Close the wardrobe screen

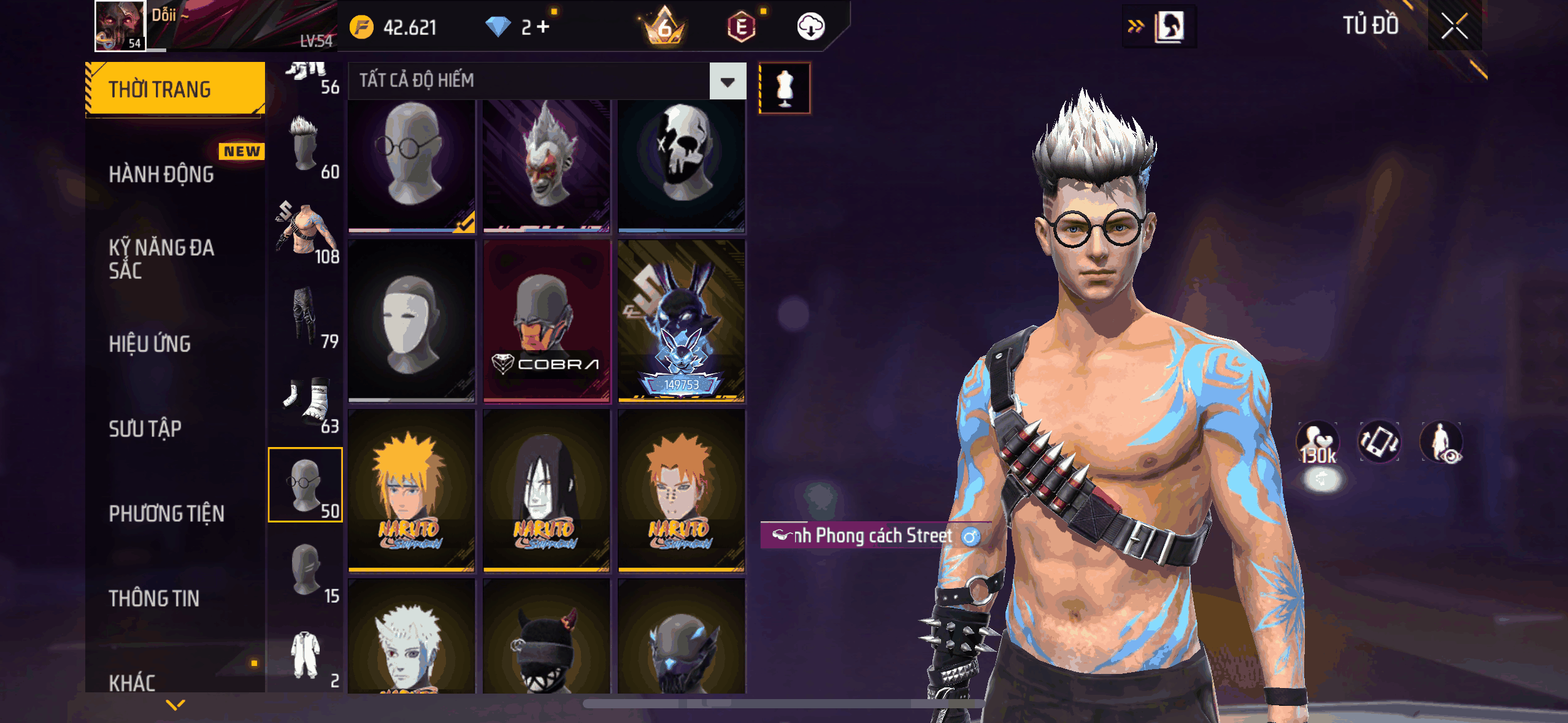[1454, 27]
